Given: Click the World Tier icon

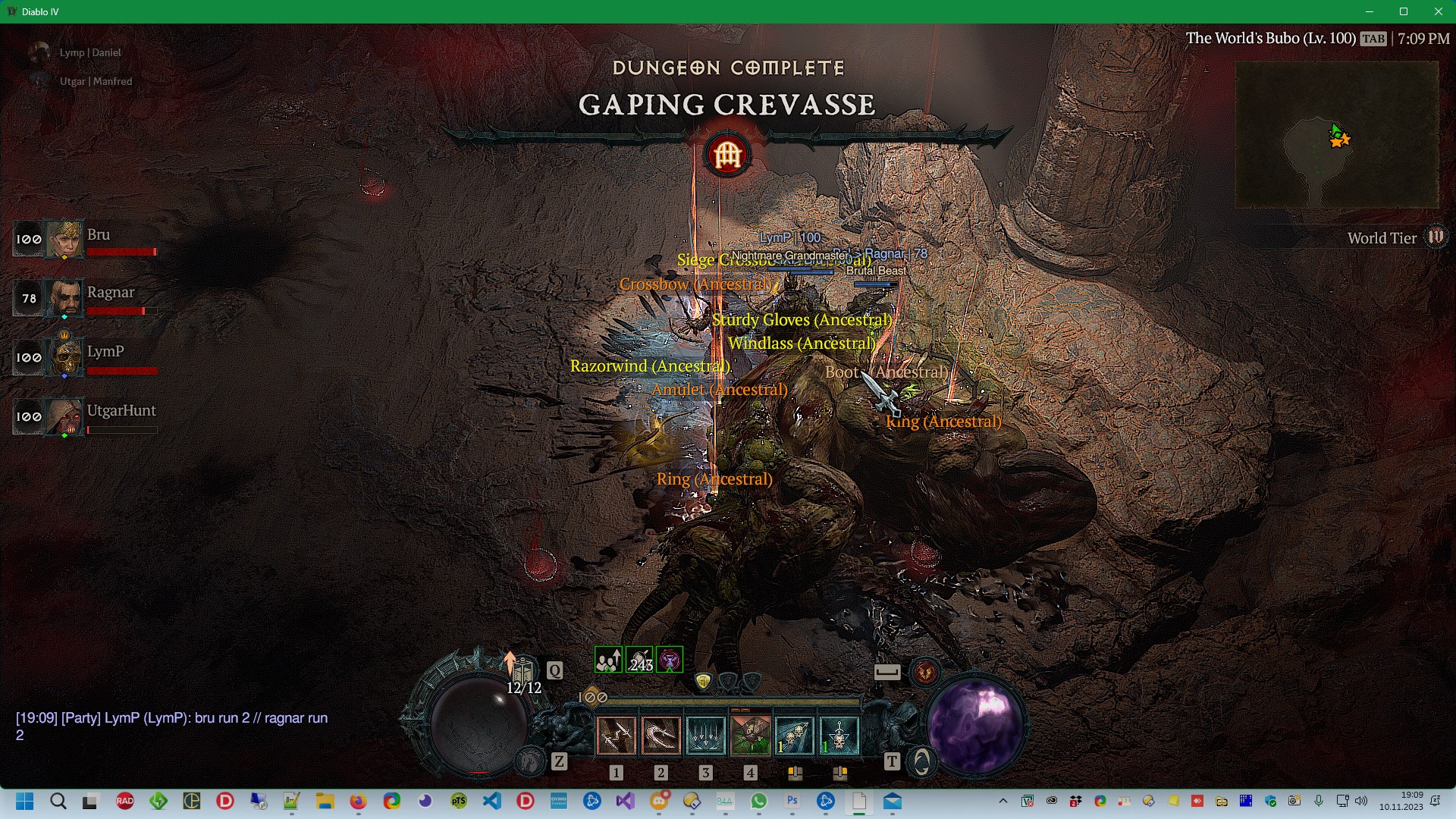Looking at the screenshot, I should tap(1436, 237).
